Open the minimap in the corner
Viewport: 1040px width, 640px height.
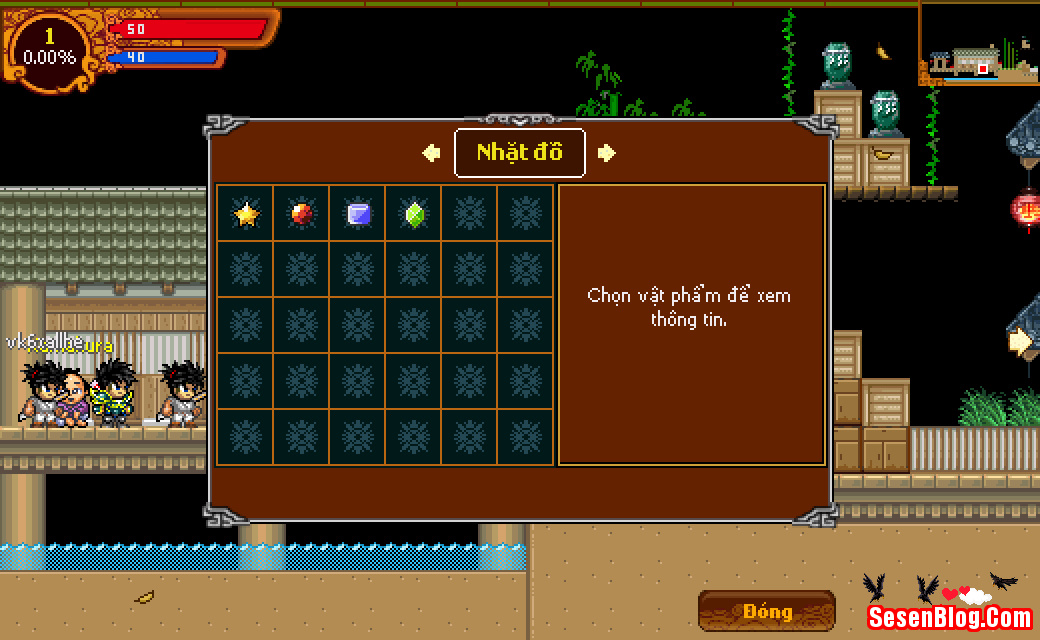point(978,45)
